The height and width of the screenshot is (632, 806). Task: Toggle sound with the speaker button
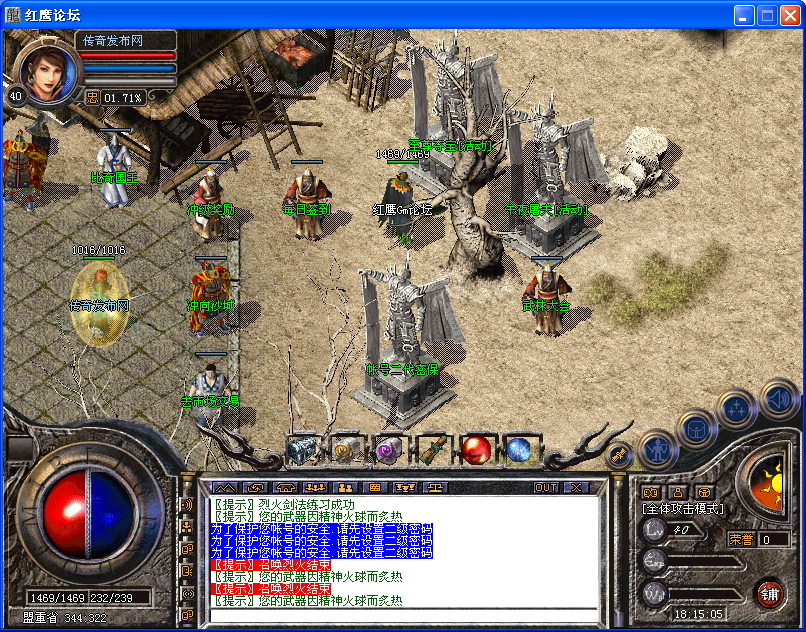point(778,399)
